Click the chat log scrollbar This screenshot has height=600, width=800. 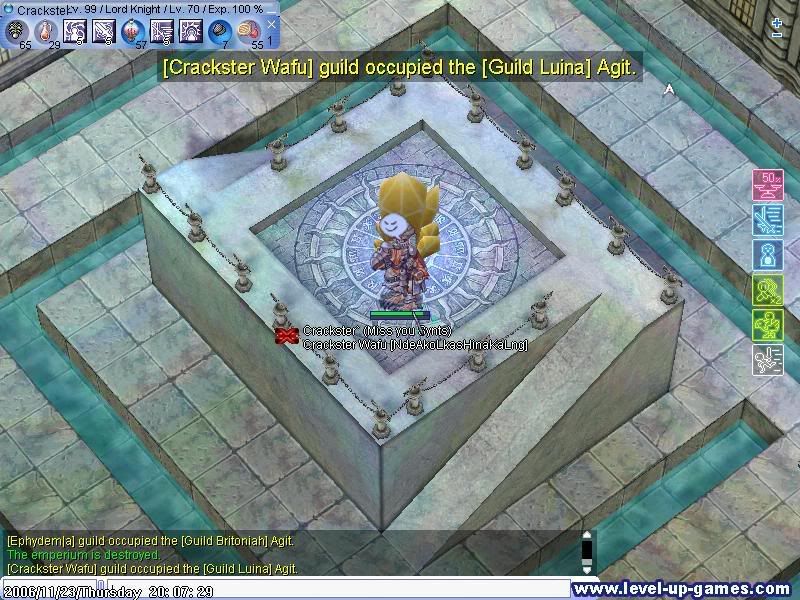coord(587,552)
